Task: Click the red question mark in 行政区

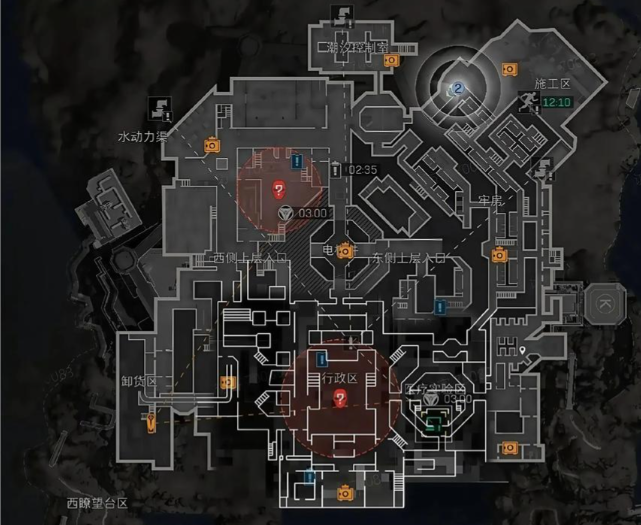Action: click(339, 398)
